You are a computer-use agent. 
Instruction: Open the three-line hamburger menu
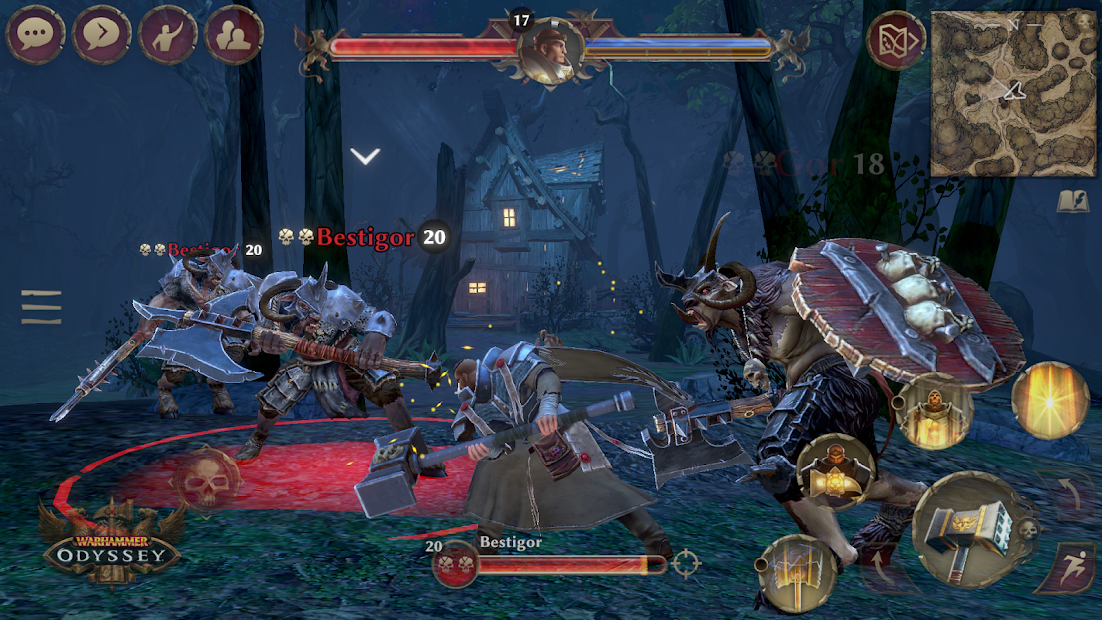41,307
